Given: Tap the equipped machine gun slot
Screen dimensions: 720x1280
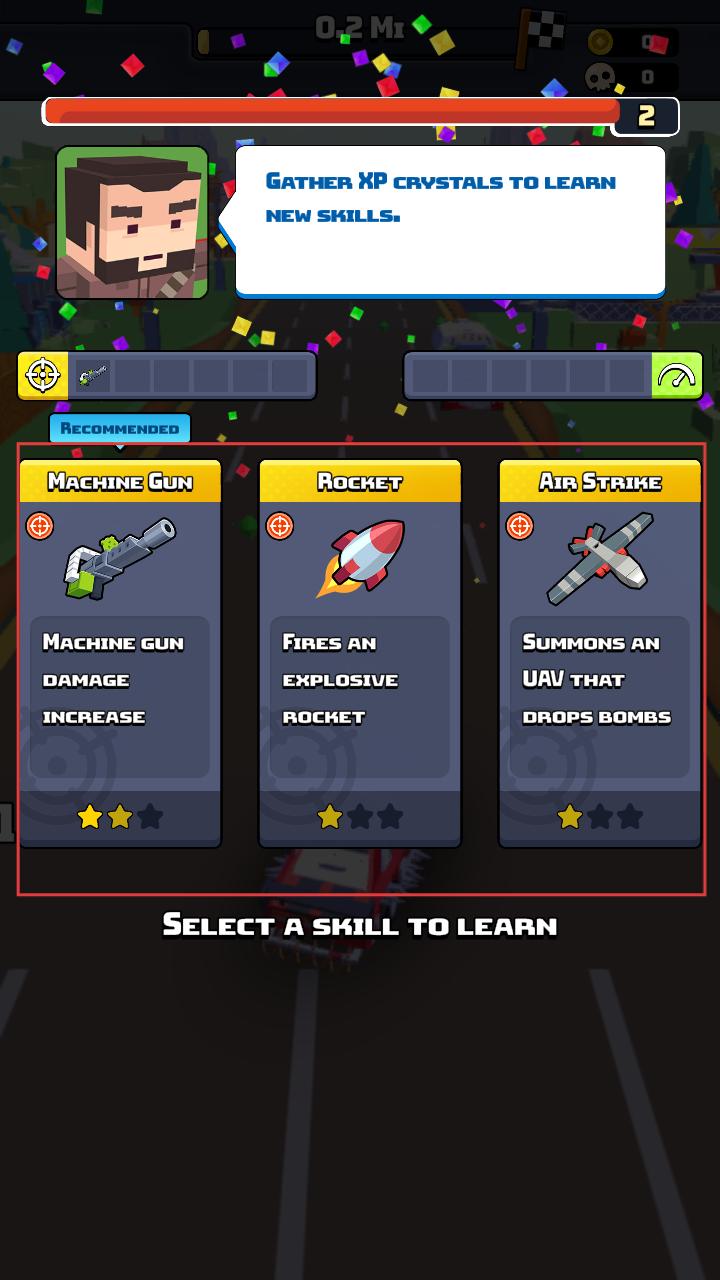Looking at the screenshot, I should point(93,376).
